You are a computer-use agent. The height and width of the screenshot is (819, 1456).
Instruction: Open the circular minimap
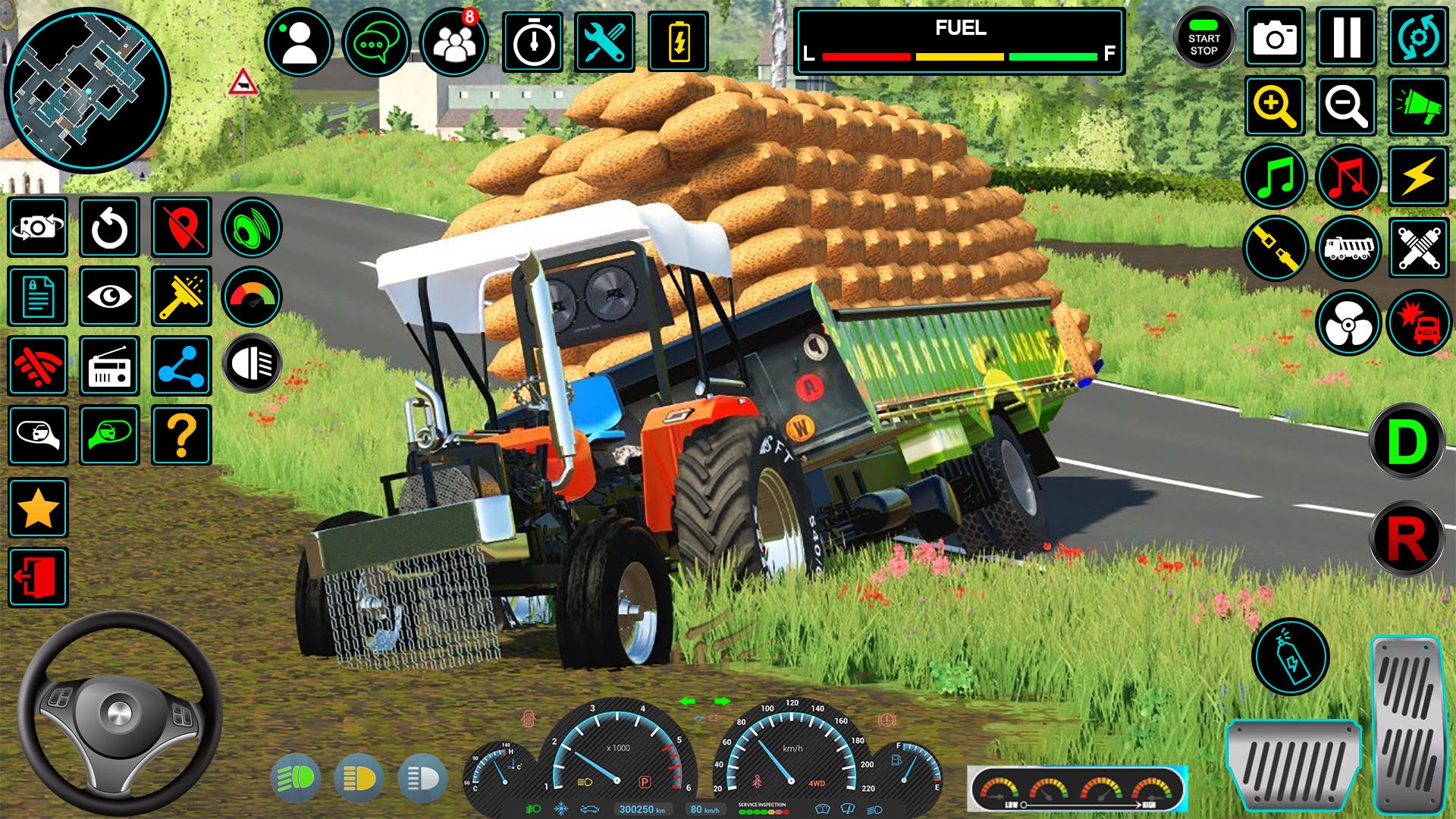pos(87,89)
